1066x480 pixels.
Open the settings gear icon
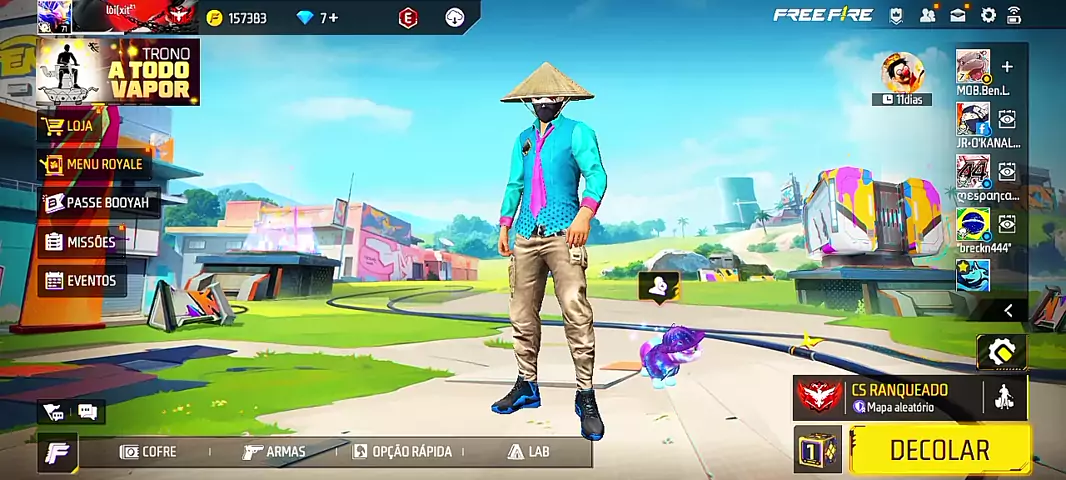click(988, 15)
